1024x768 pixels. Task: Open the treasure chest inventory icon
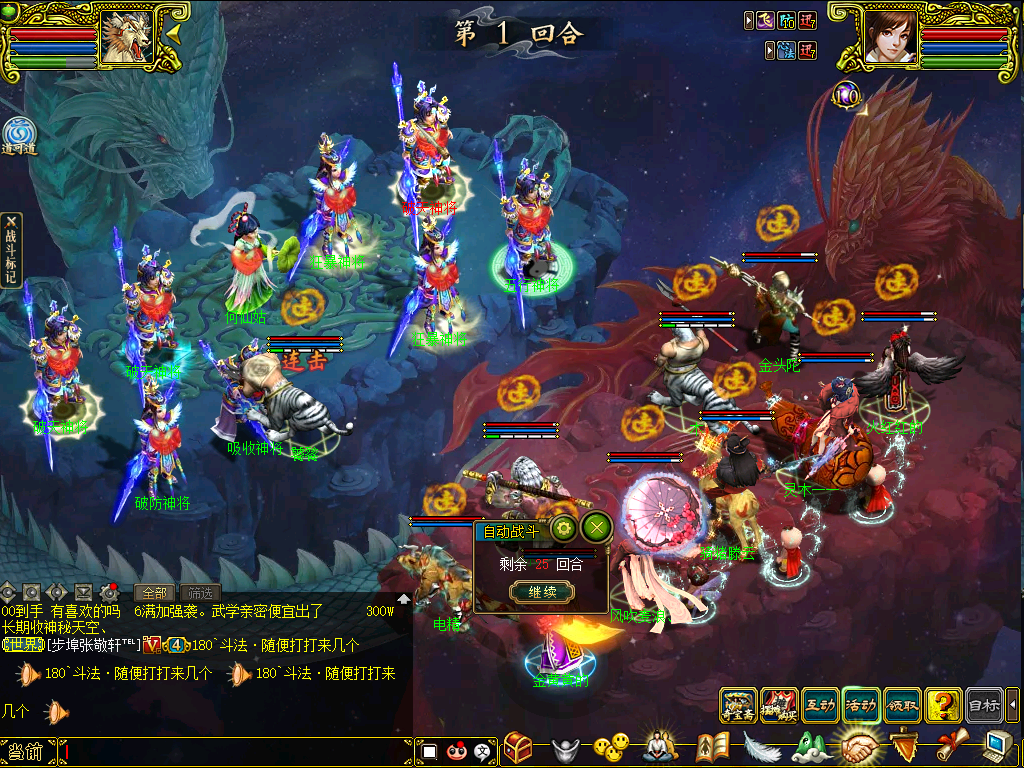[517, 747]
